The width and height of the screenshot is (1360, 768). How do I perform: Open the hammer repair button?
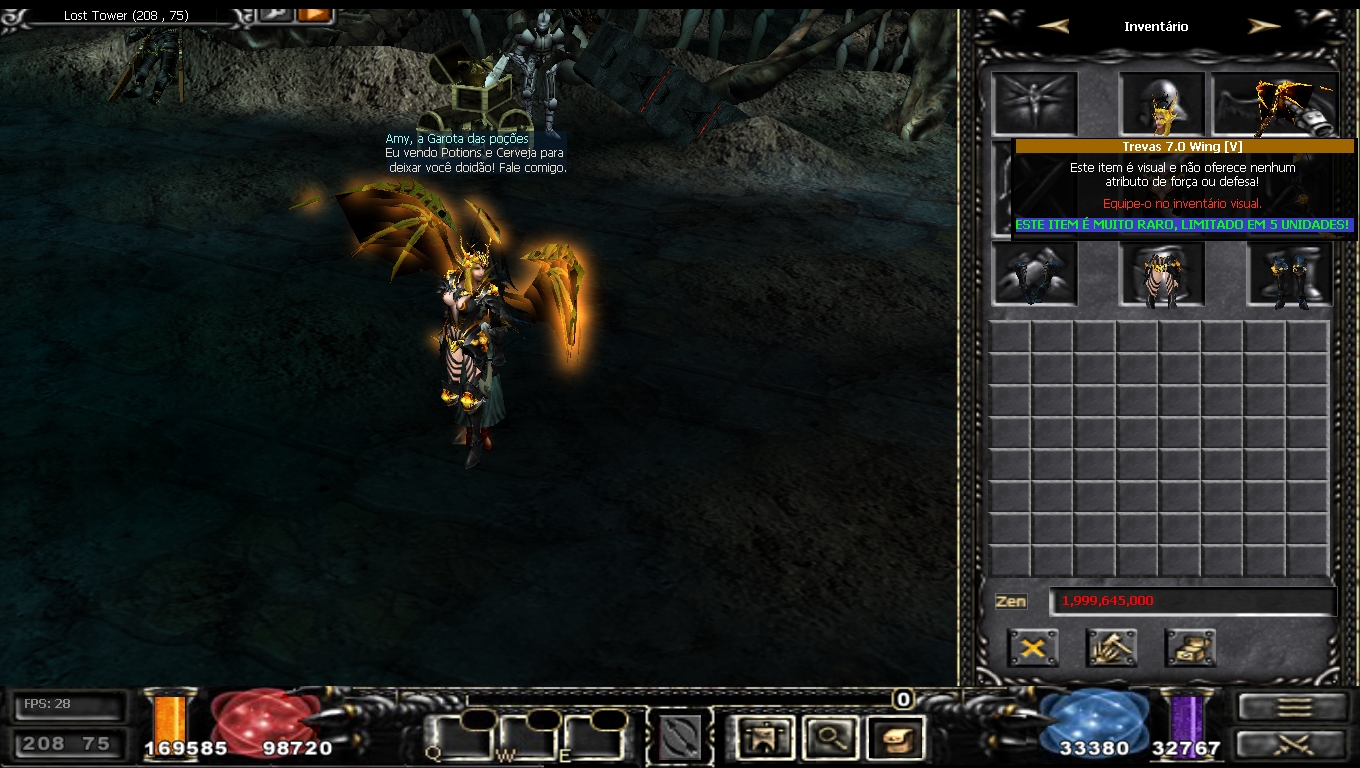point(1111,648)
